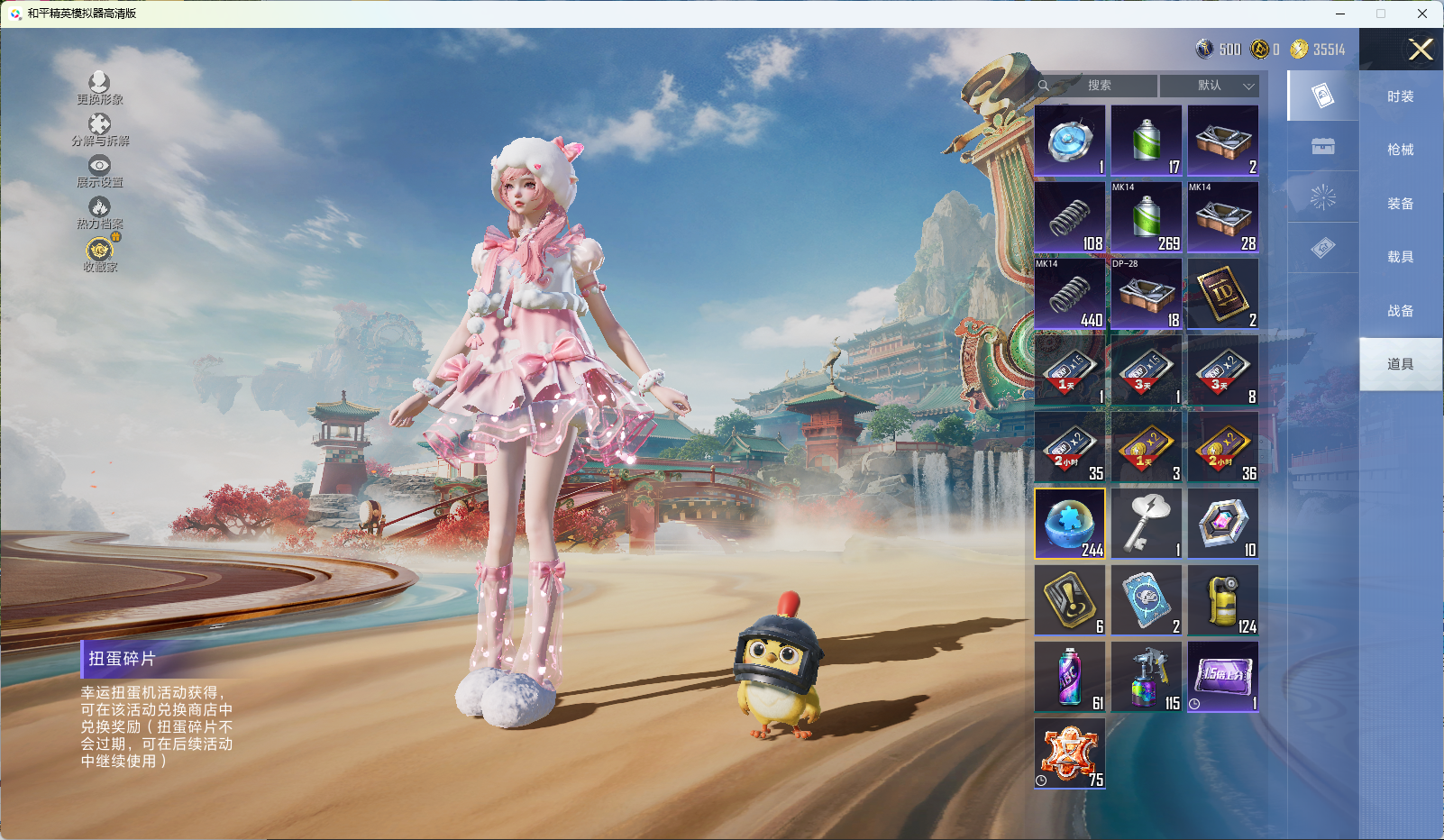Select the highlighted 扭蛋碎片 puzzle orb item

(1070, 524)
